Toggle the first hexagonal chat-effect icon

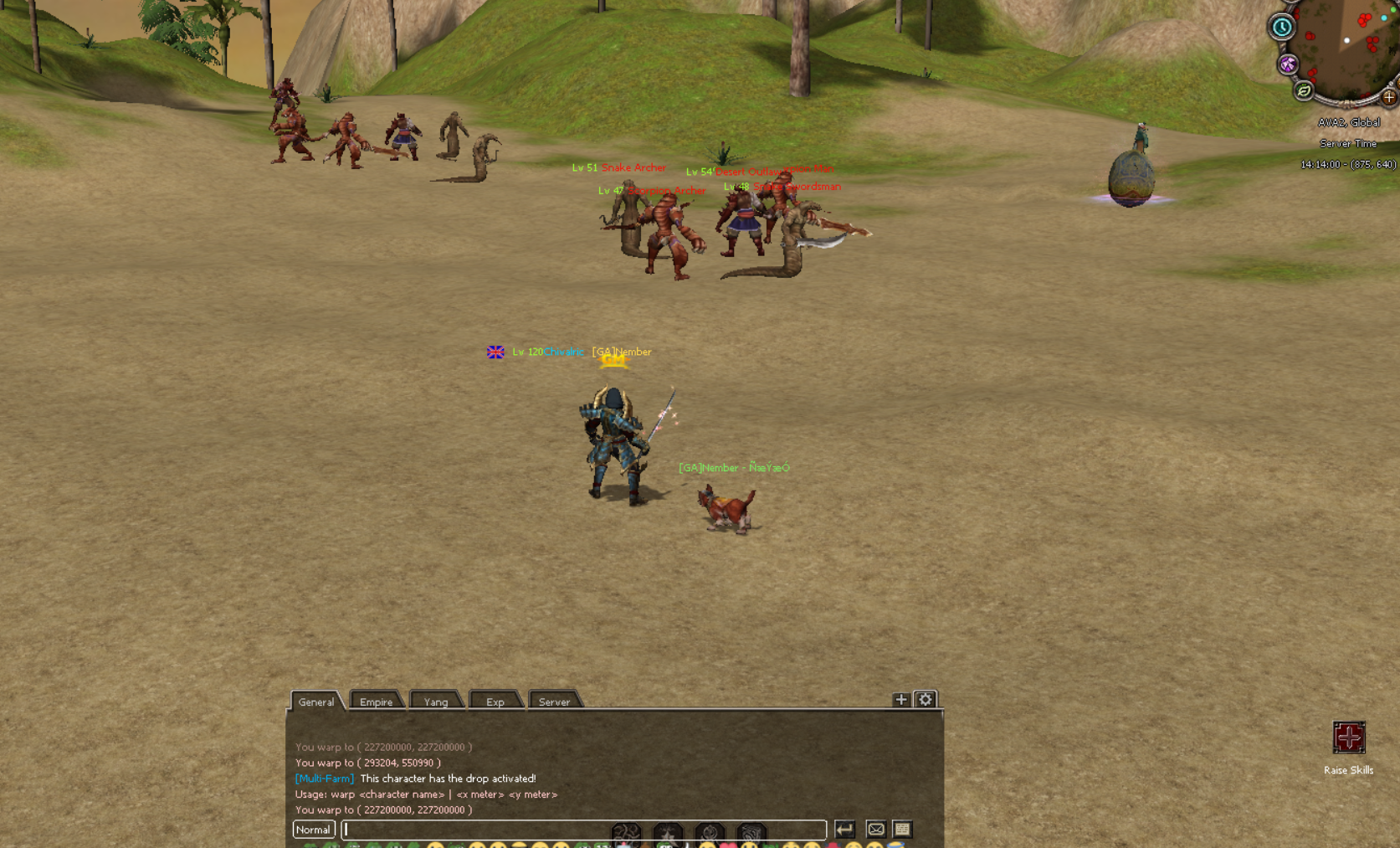[x=626, y=830]
